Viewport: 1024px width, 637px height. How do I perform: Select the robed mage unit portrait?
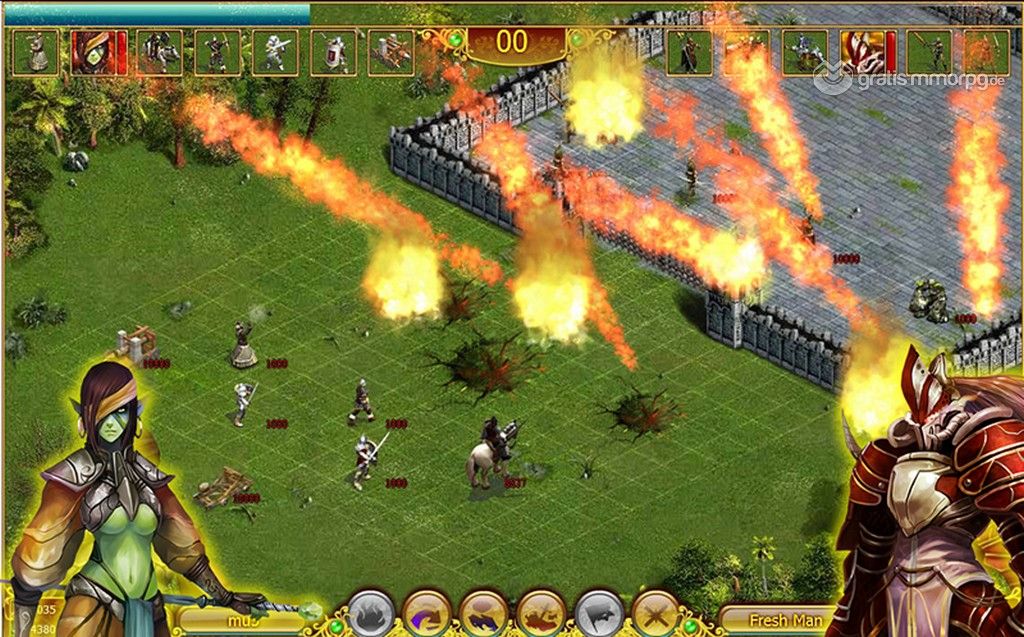(x=37, y=52)
